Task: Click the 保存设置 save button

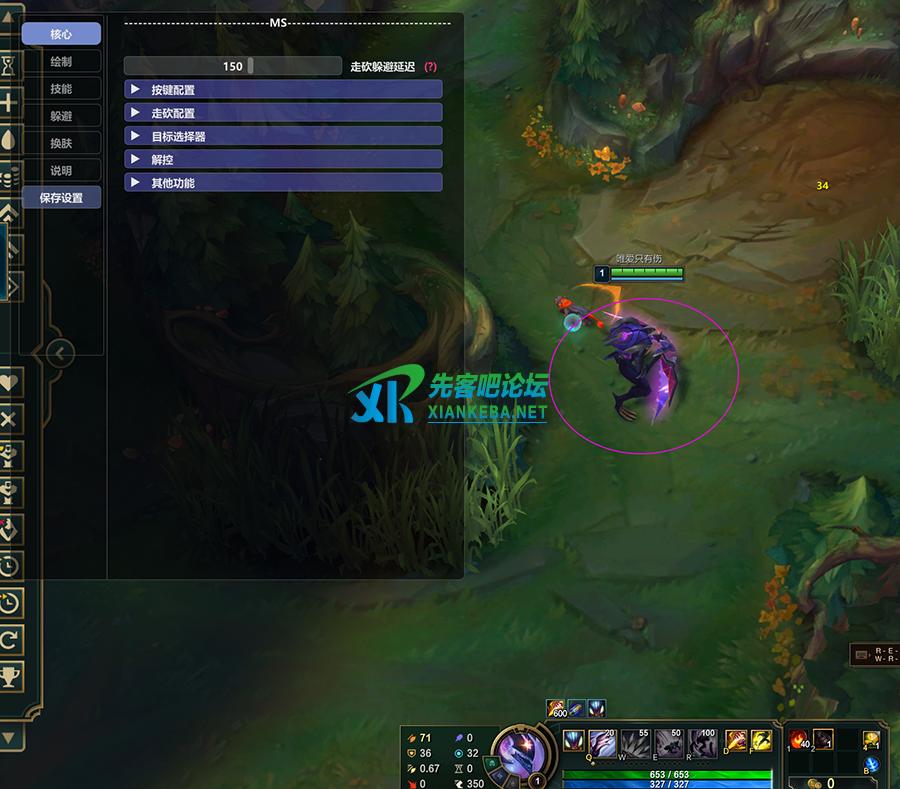Action: (61, 198)
